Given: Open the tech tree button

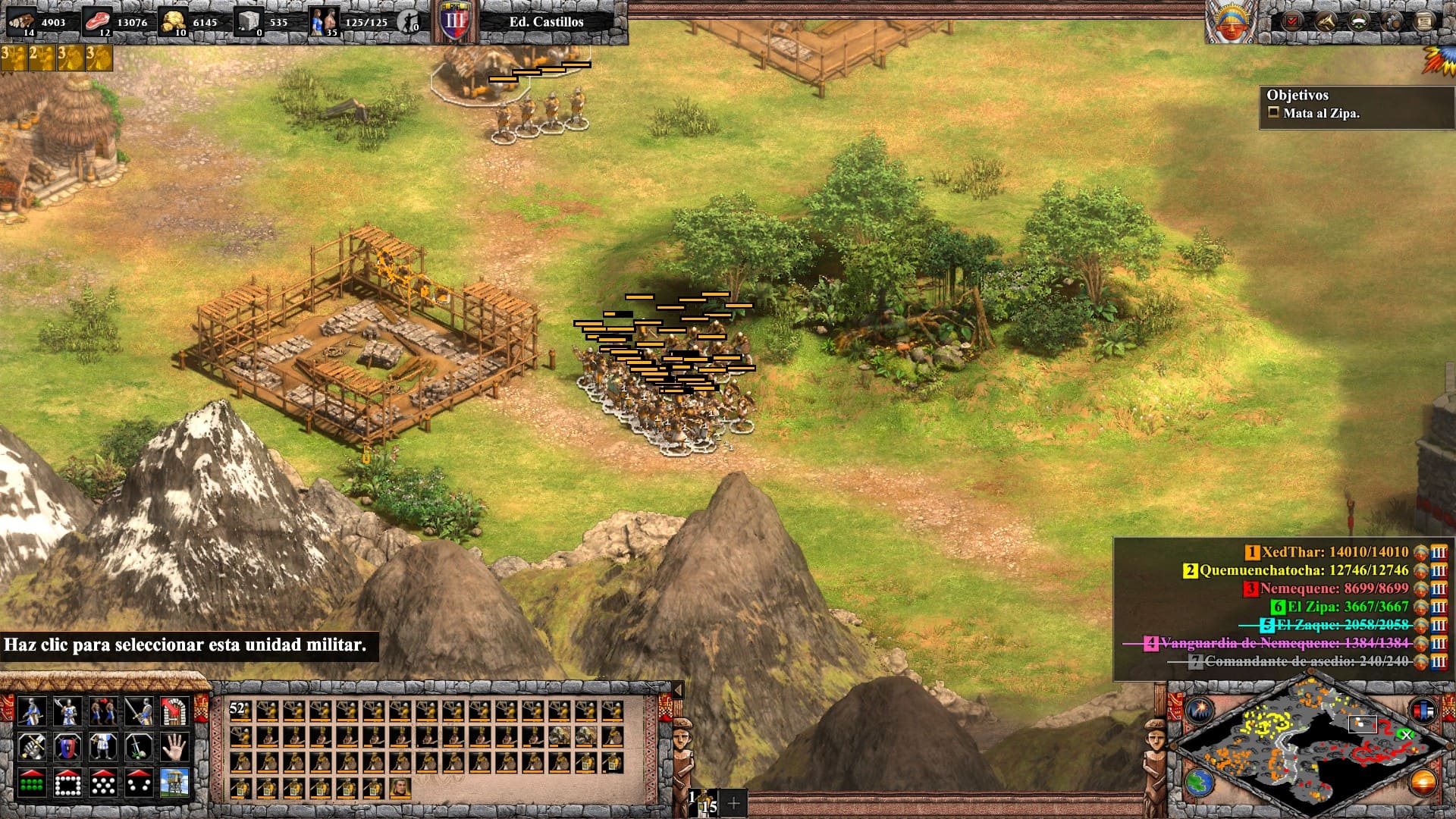Looking at the screenshot, I should [x=1325, y=21].
